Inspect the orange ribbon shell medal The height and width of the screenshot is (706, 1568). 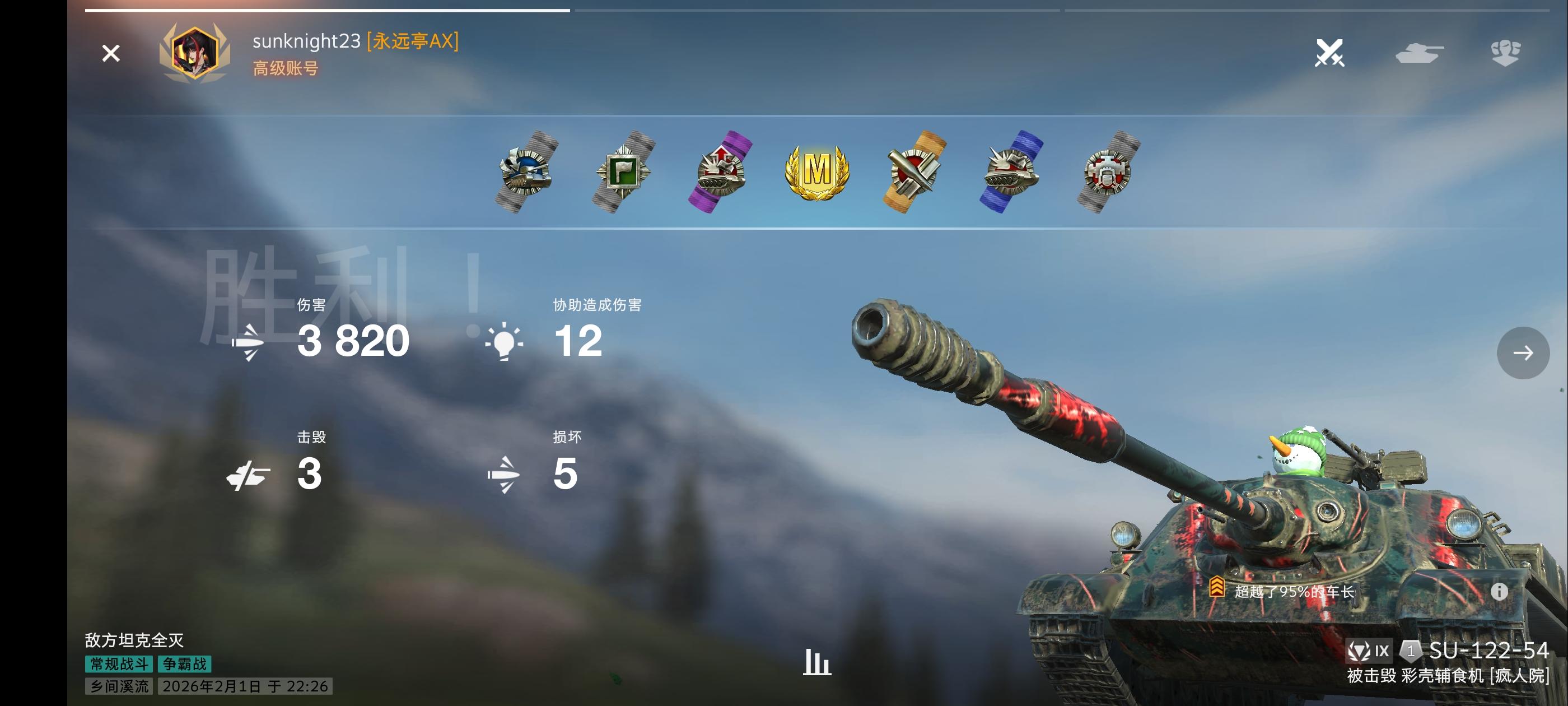914,171
